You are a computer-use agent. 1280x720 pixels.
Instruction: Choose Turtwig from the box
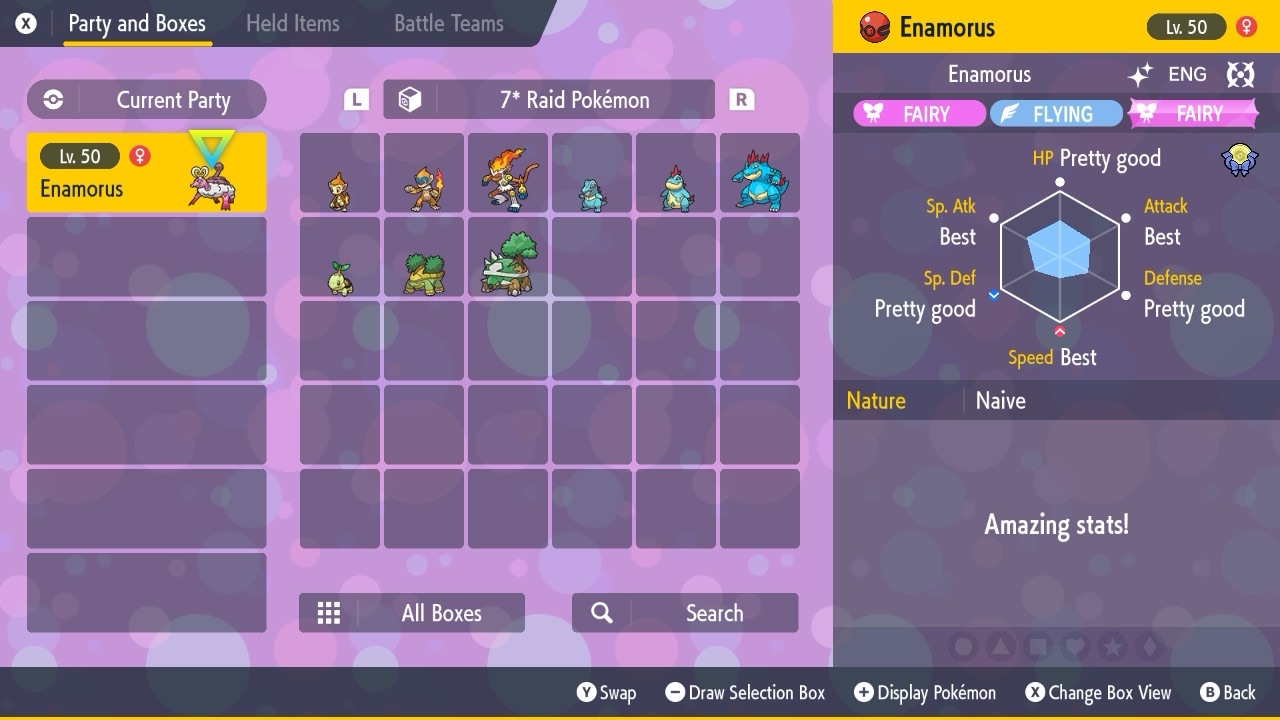(x=340, y=258)
